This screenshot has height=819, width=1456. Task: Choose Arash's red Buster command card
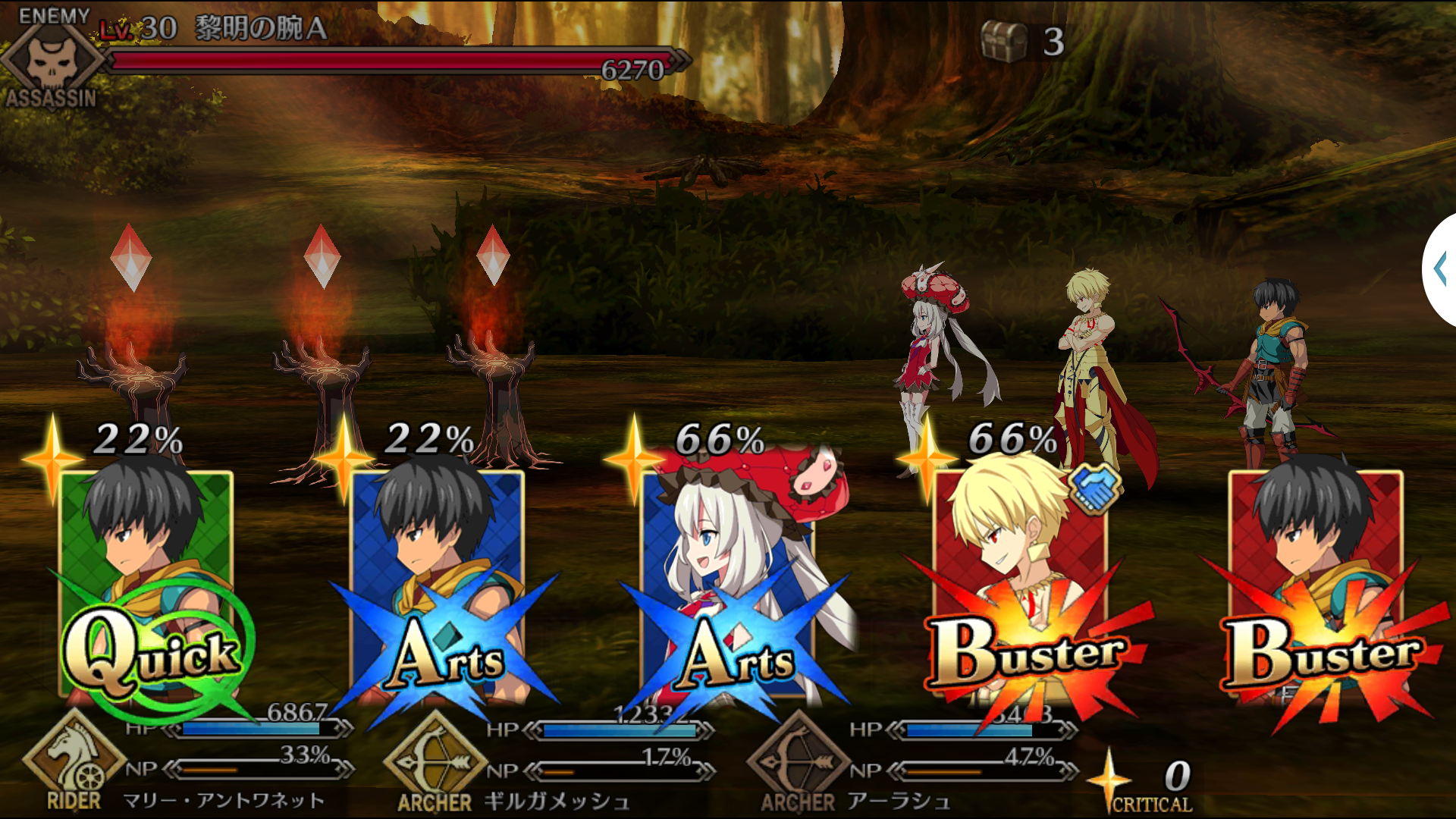[x=1316, y=584]
